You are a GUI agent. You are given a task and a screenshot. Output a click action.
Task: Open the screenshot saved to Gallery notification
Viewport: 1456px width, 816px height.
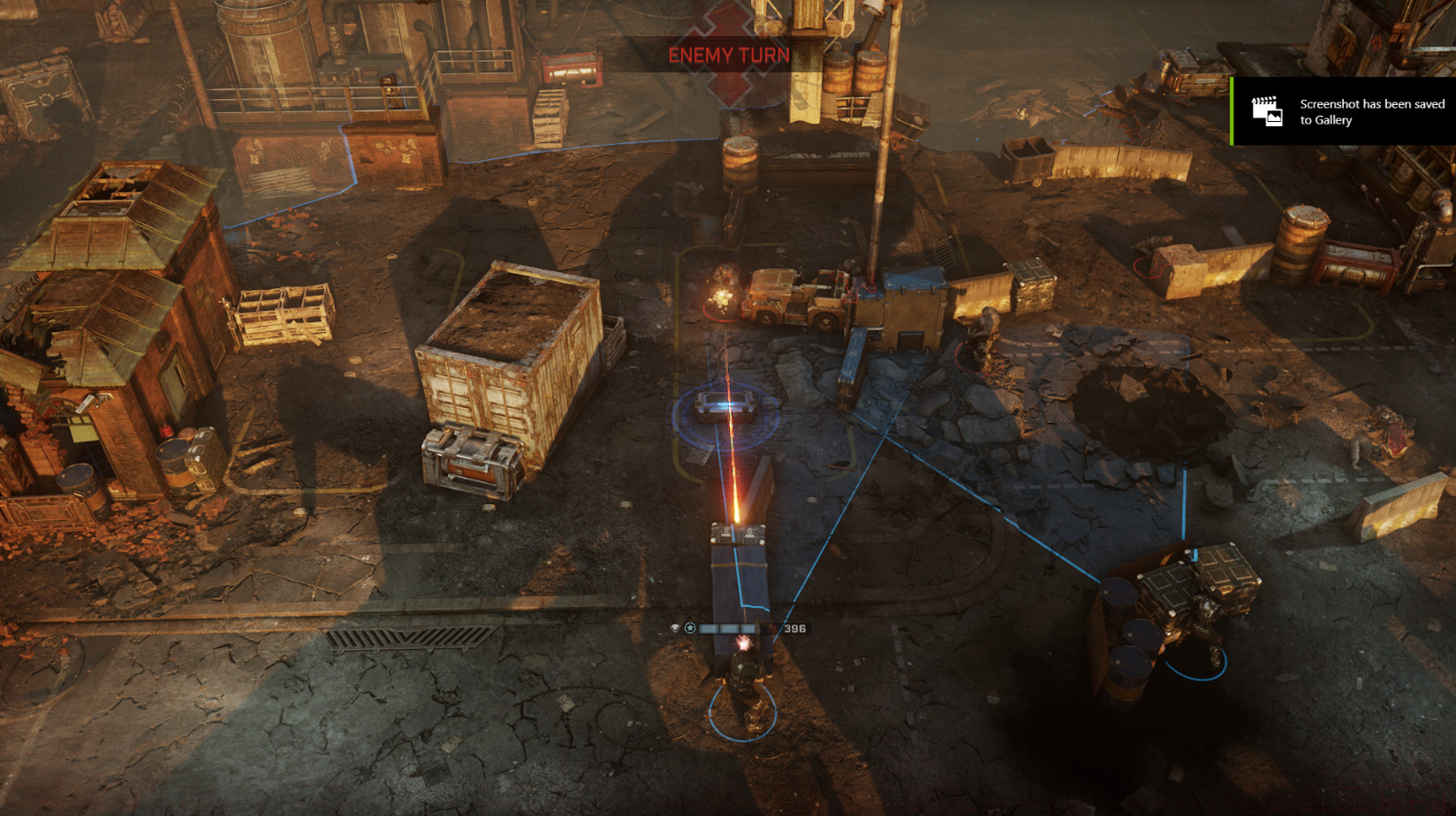pos(1344,112)
